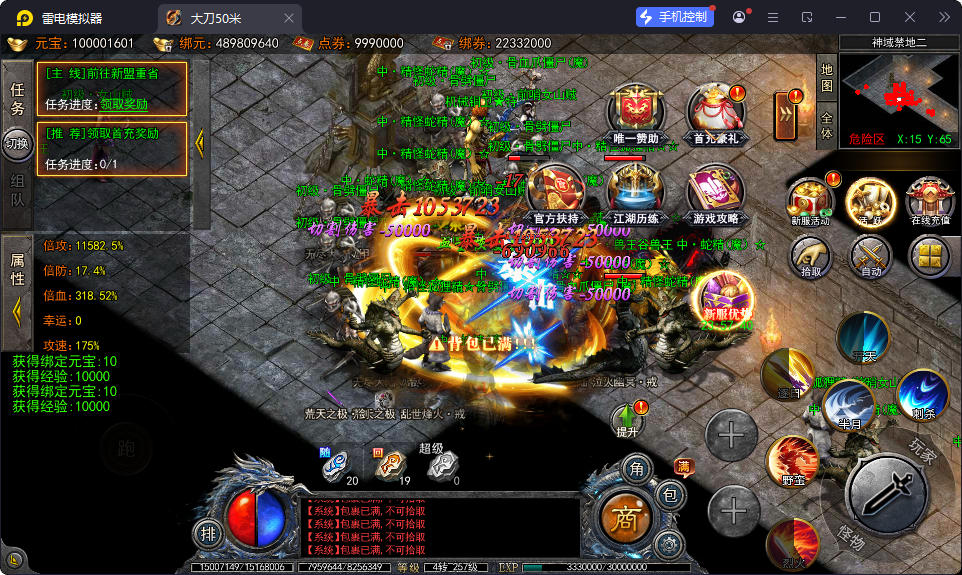This screenshot has height=575, width=962.
Task: Toggle 自动 auto-combat crossed swords button
Action: click(871, 255)
